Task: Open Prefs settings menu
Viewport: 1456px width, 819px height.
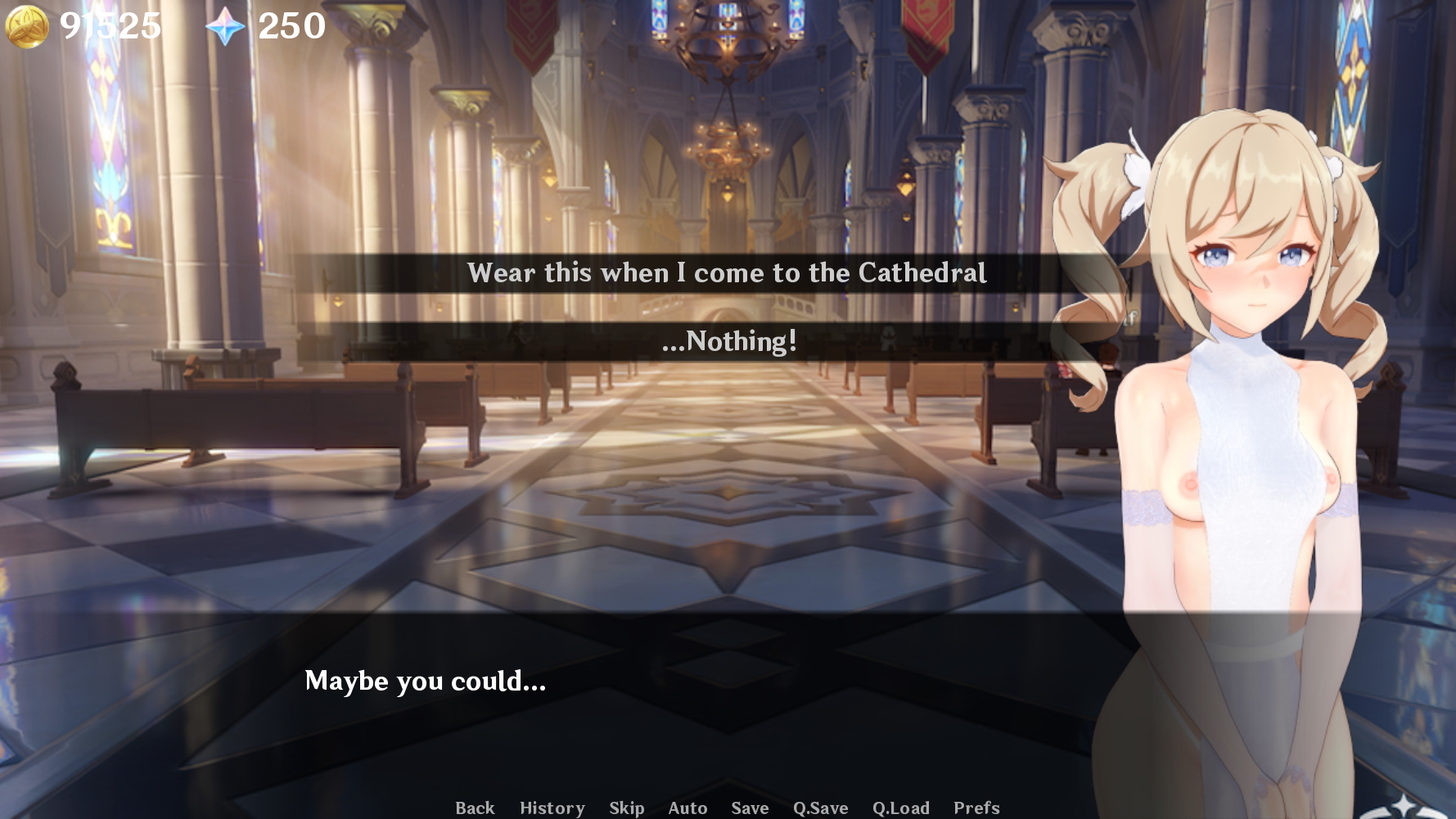Action: pyautogui.click(x=976, y=808)
